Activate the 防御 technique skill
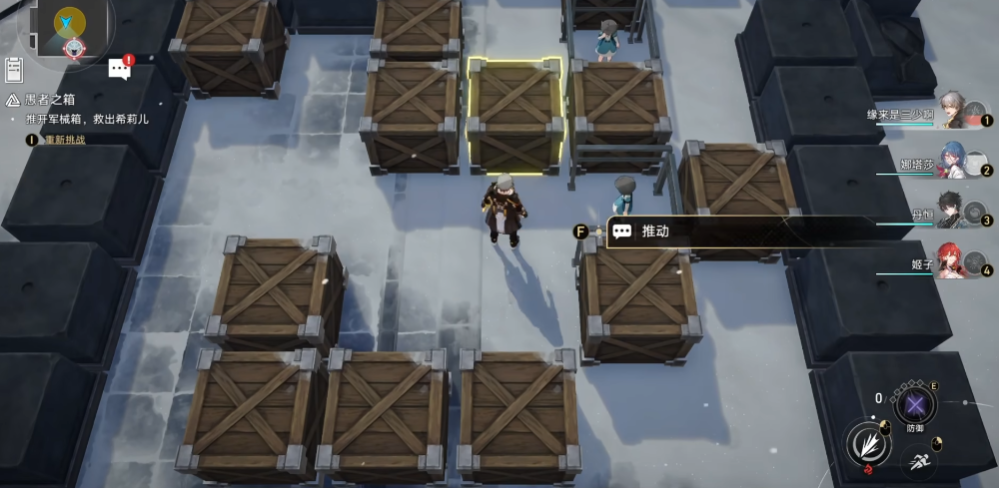999x488 pixels. coord(914,405)
